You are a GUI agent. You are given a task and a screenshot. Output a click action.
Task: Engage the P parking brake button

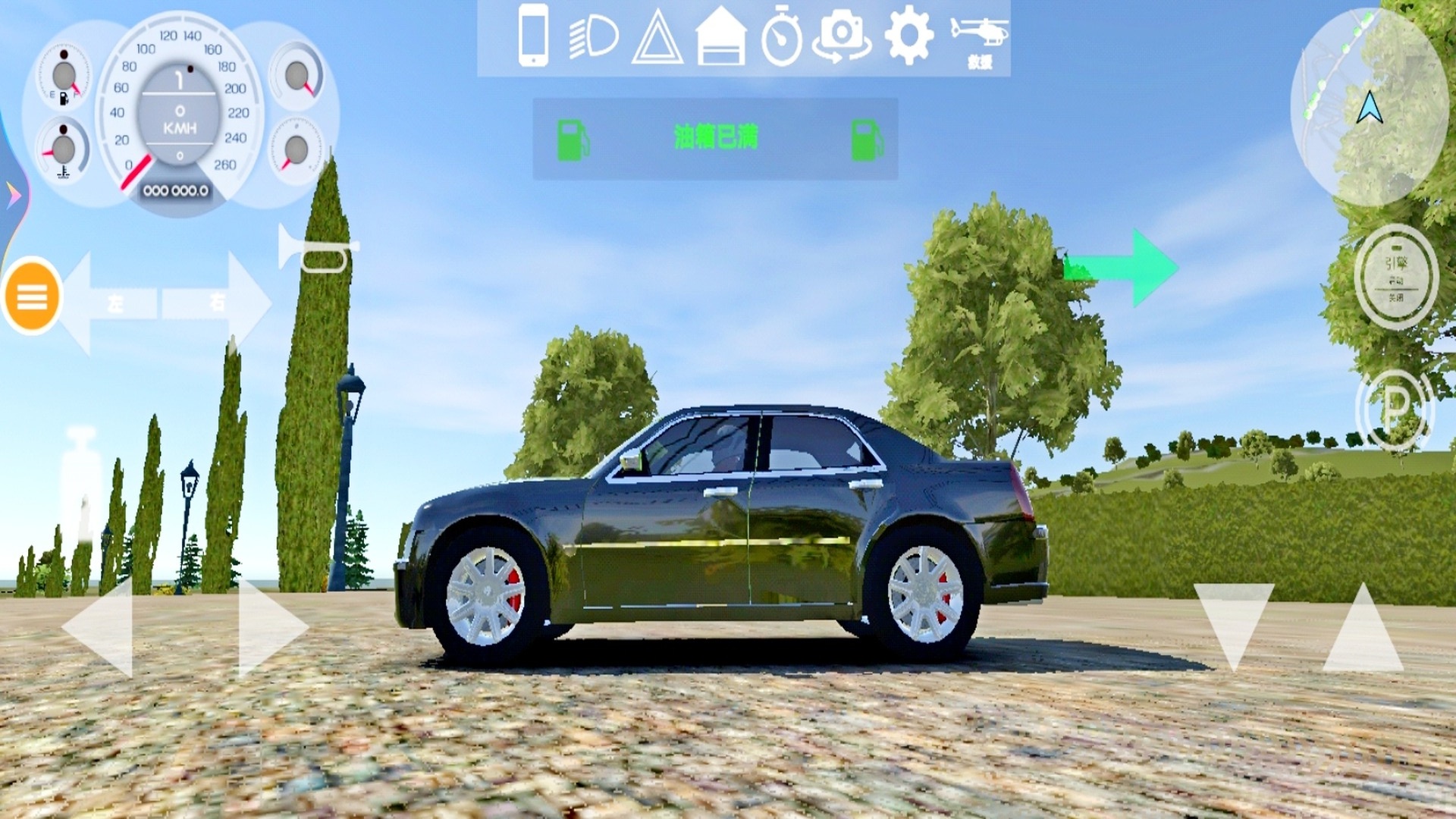pyautogui.click(x=1394, y=411)
